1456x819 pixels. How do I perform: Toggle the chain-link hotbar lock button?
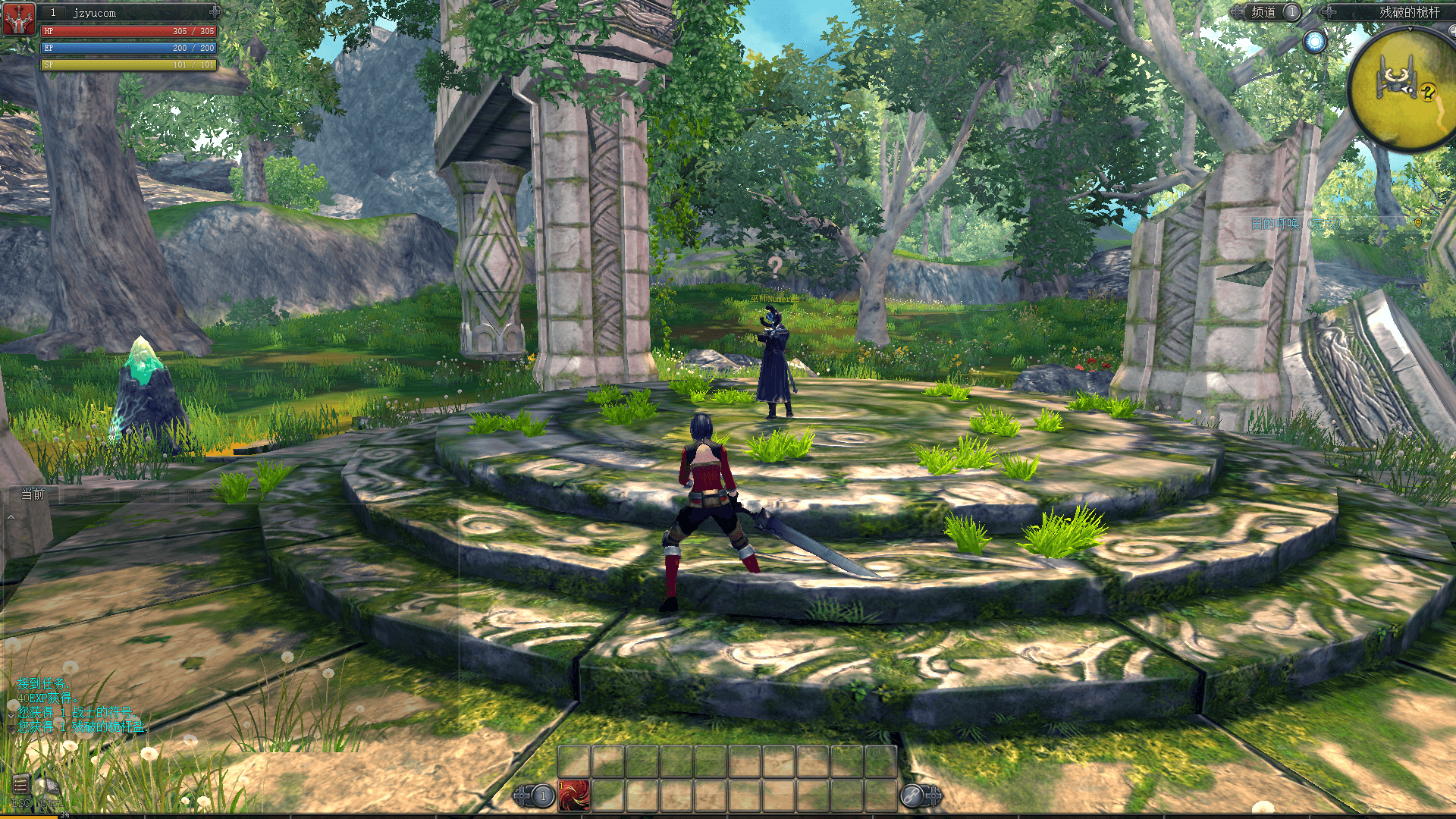coord(912,795)
